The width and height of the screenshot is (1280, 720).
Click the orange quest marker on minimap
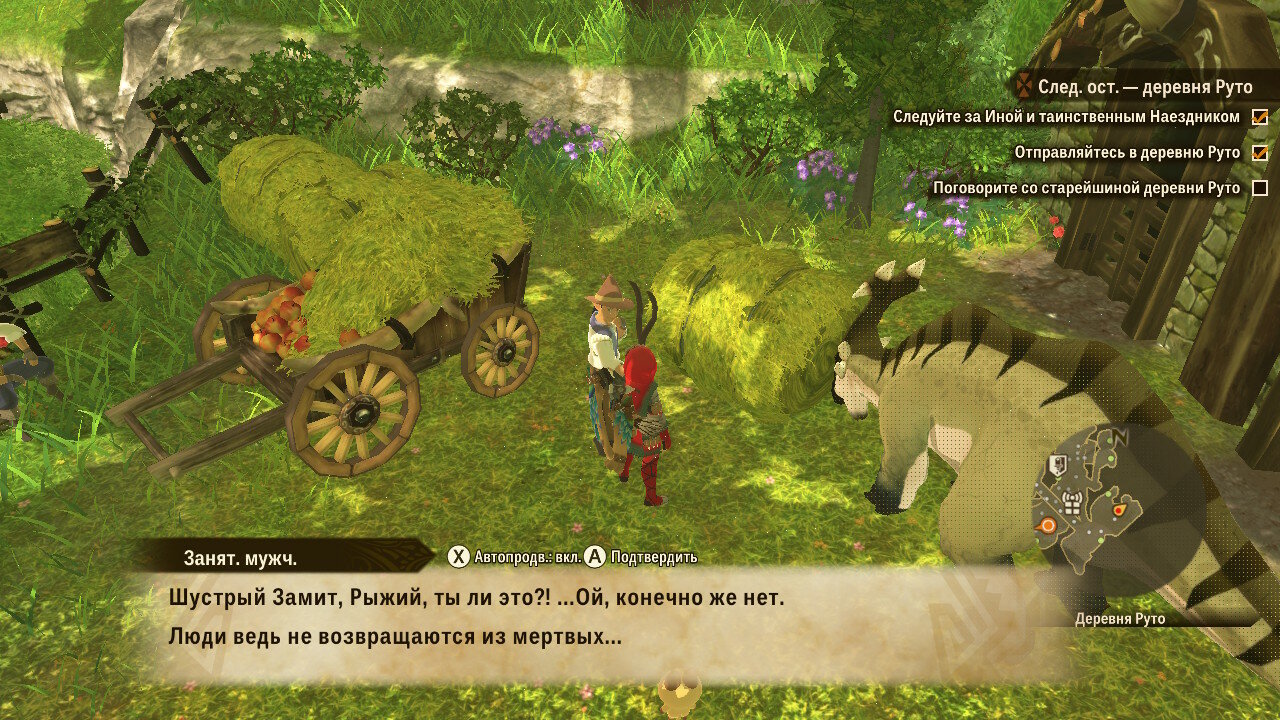click(1047, 524)
